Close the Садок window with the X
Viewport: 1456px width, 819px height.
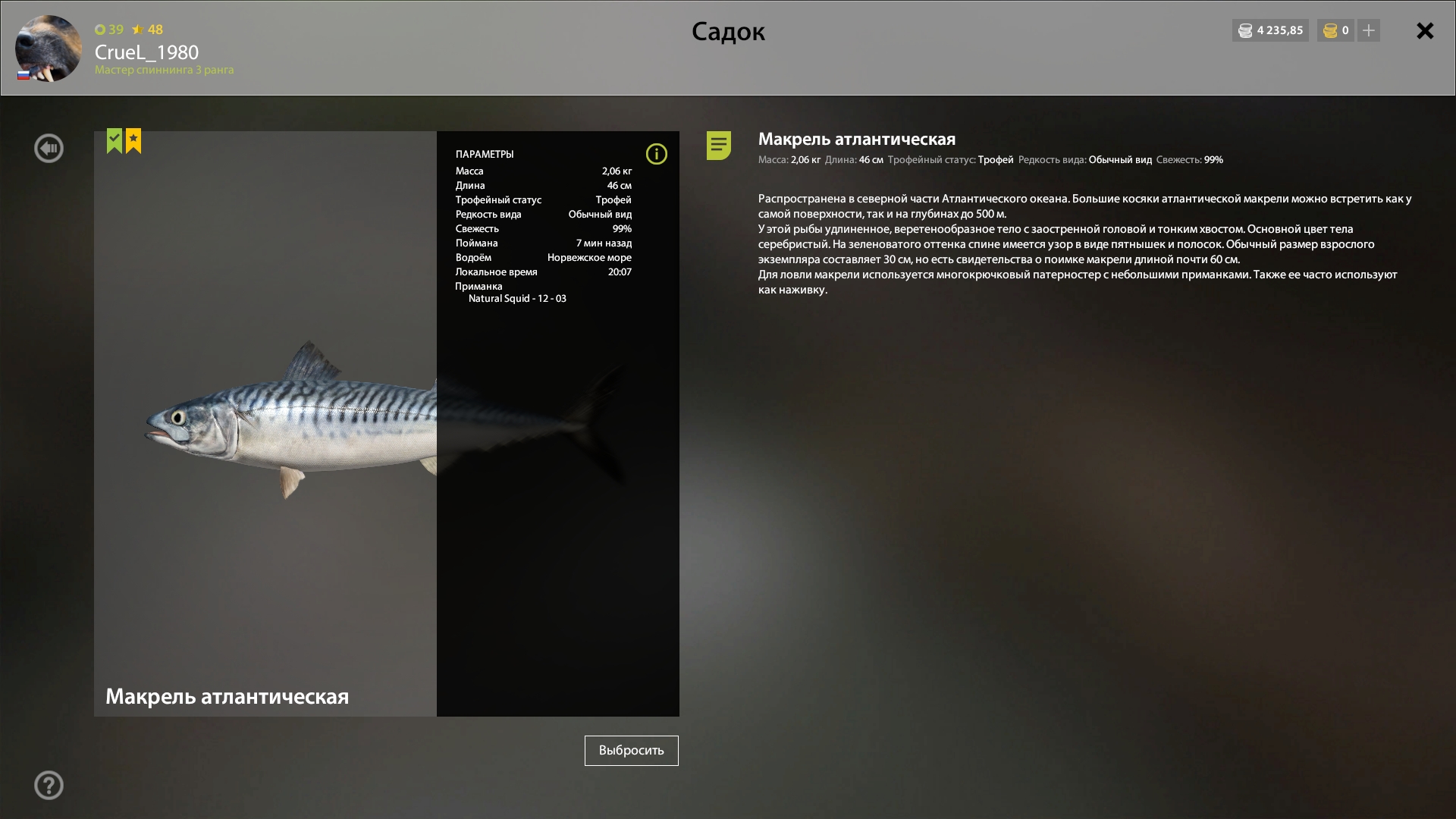pyautogui.click(x=1425, y=31)
